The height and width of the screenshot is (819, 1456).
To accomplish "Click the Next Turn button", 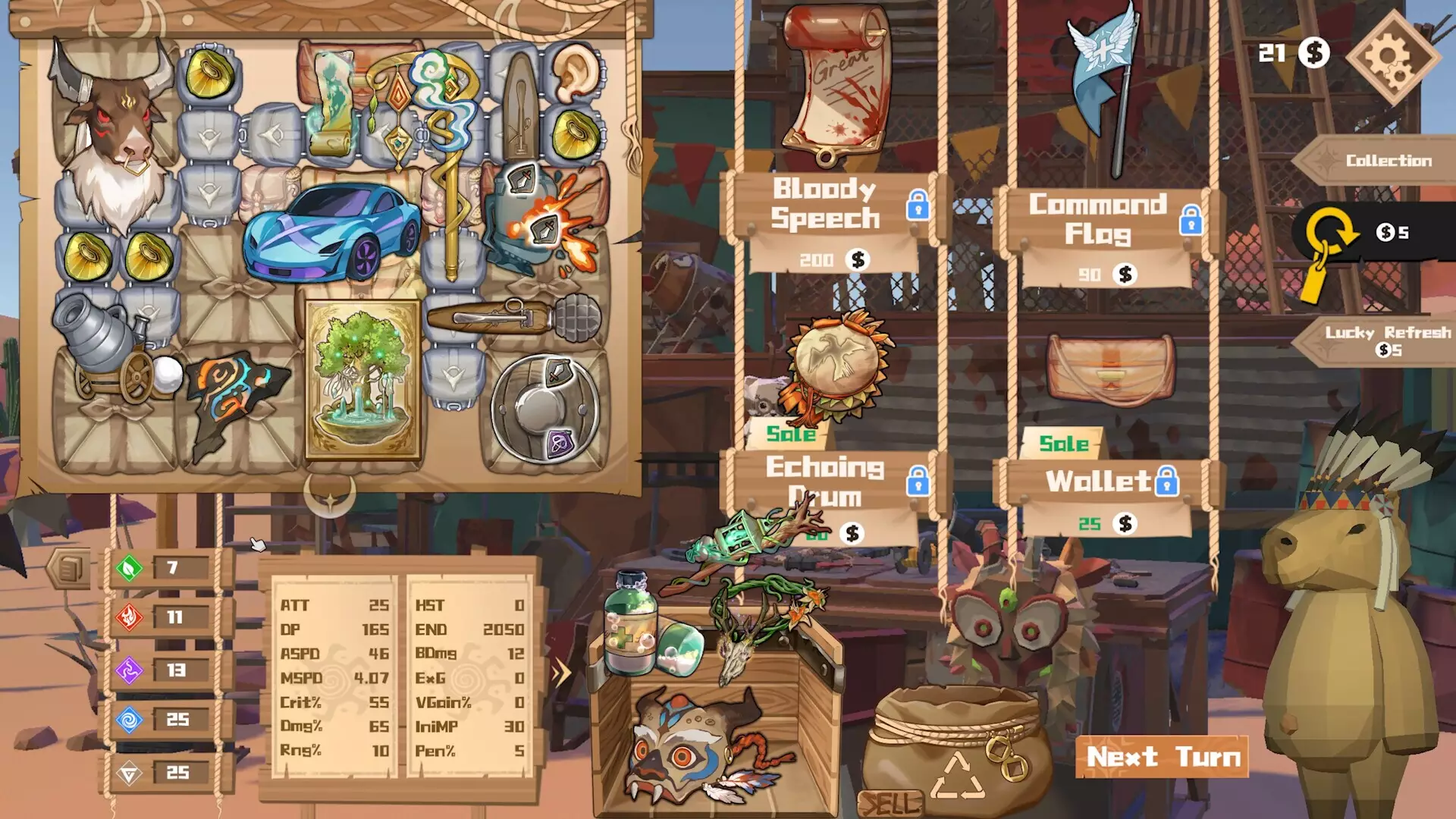I will [1162, 757].
